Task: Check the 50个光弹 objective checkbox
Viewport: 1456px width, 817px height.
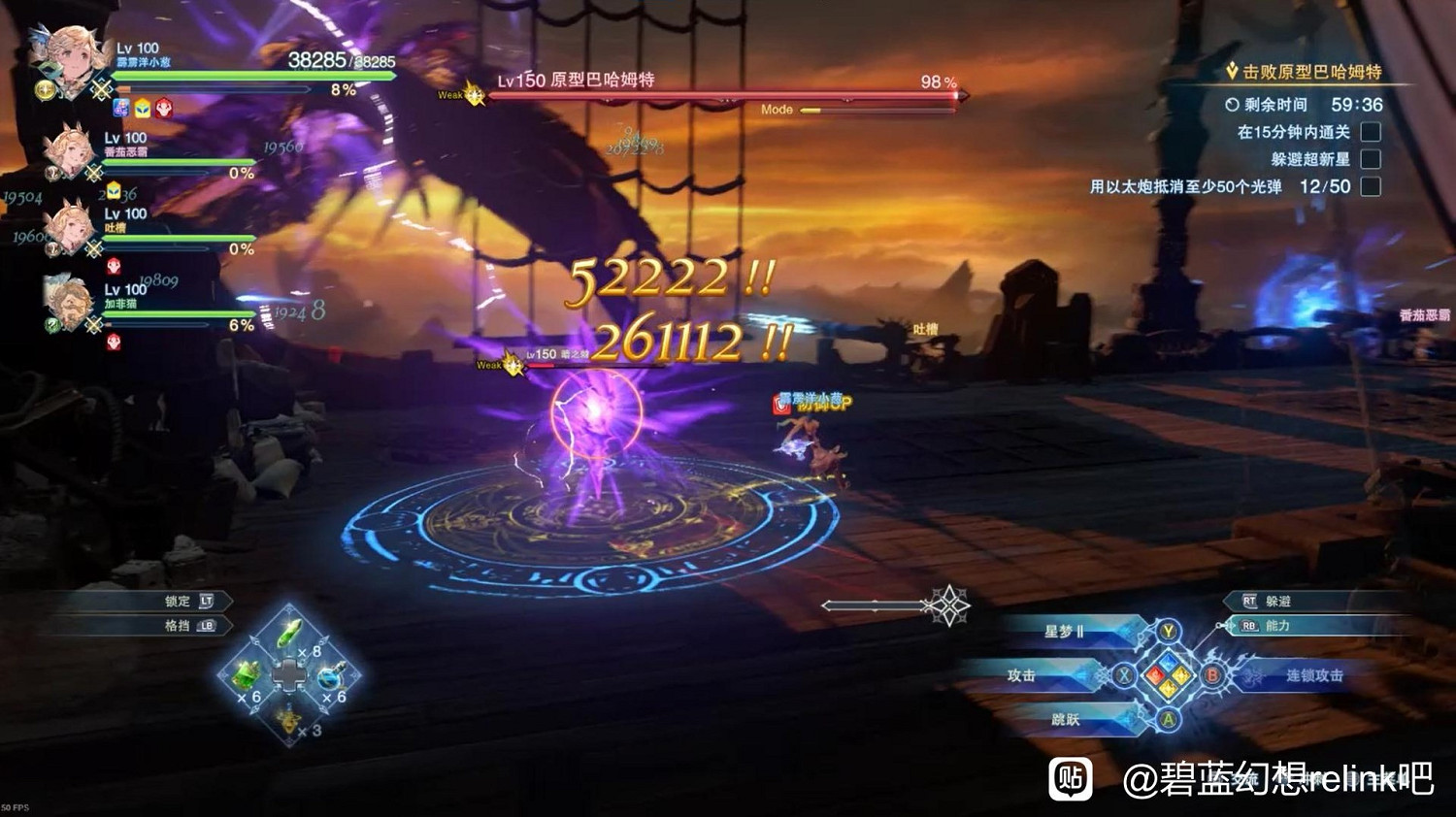Action: pyautogui.click(x=1373, y=186)
